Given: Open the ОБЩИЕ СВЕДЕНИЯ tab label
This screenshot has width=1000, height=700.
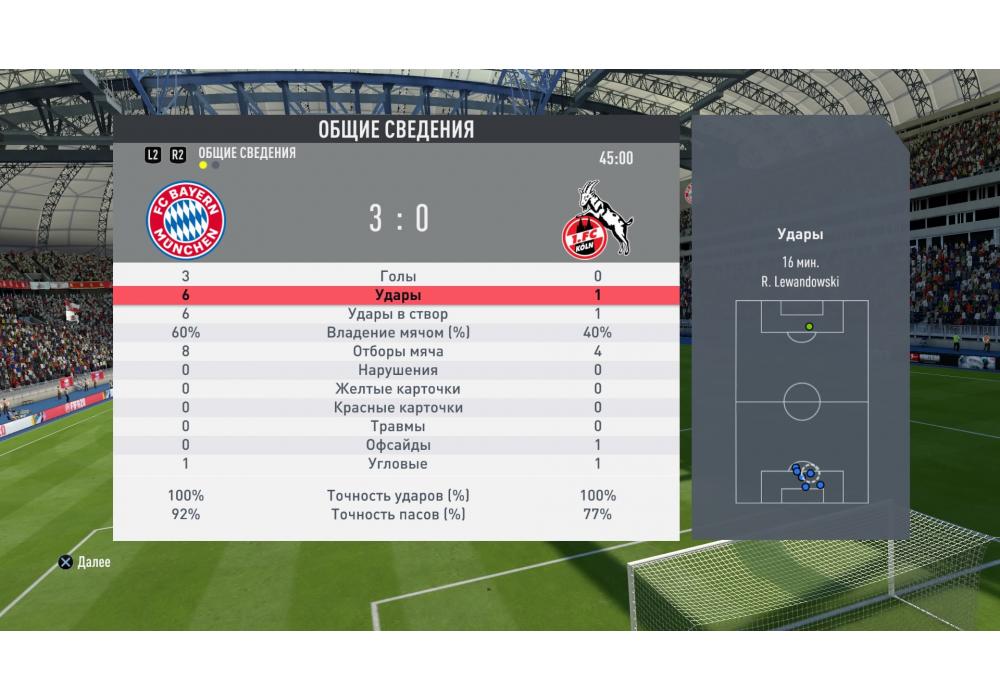Looking at the screenshot, I should 247,153.
